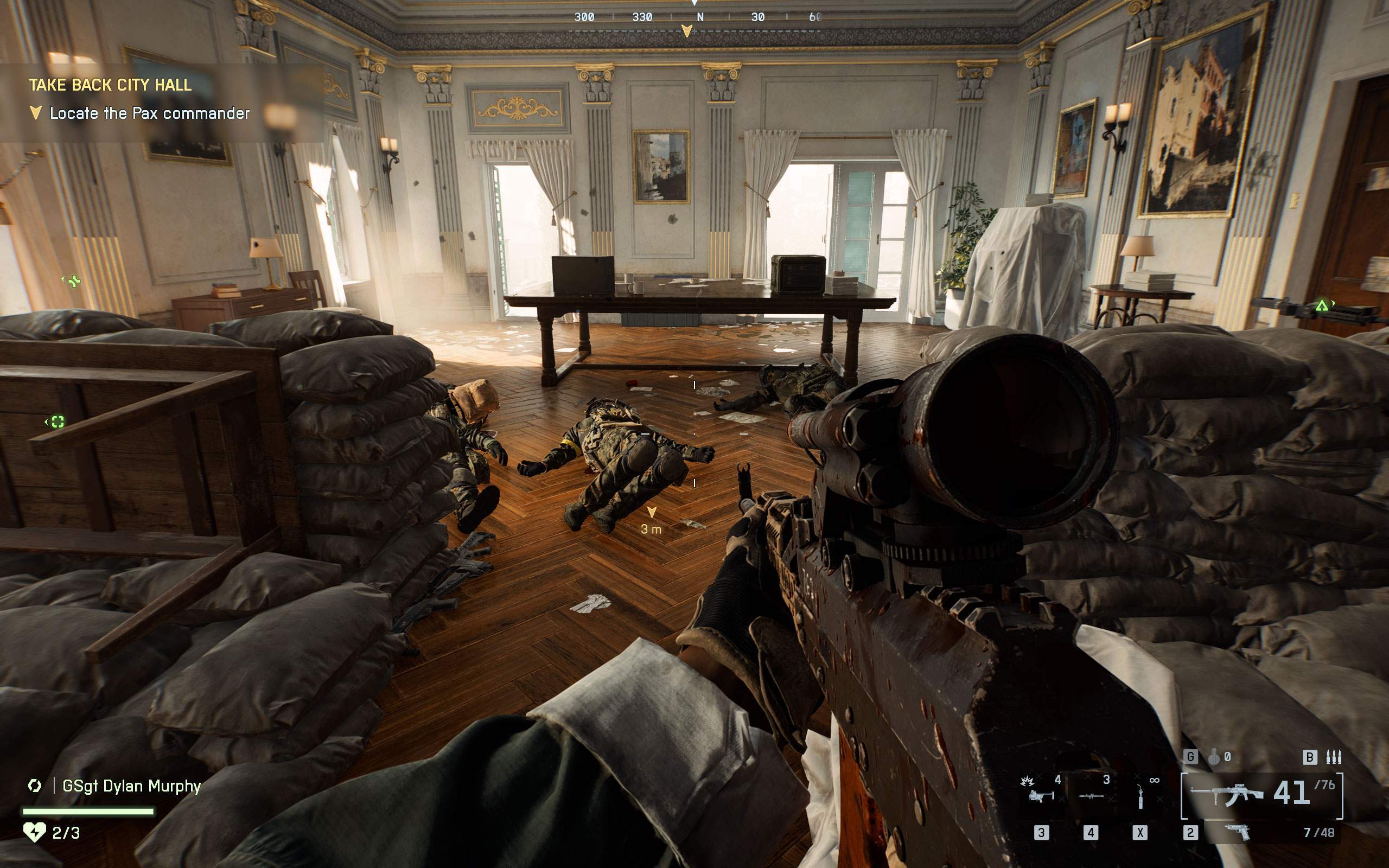Image resolution: width=1389 pixels, height=868 pixels.
Task: Click the three-bullet fire mode icon
Action: pos(1333,757)
